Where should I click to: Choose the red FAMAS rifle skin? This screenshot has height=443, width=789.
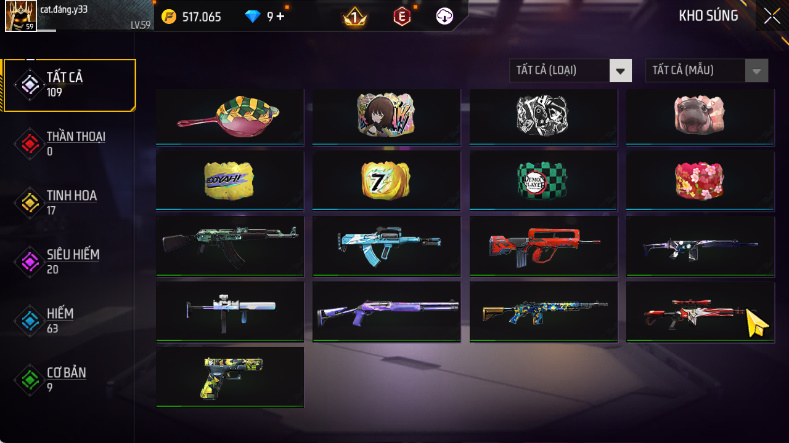(543, 245)
